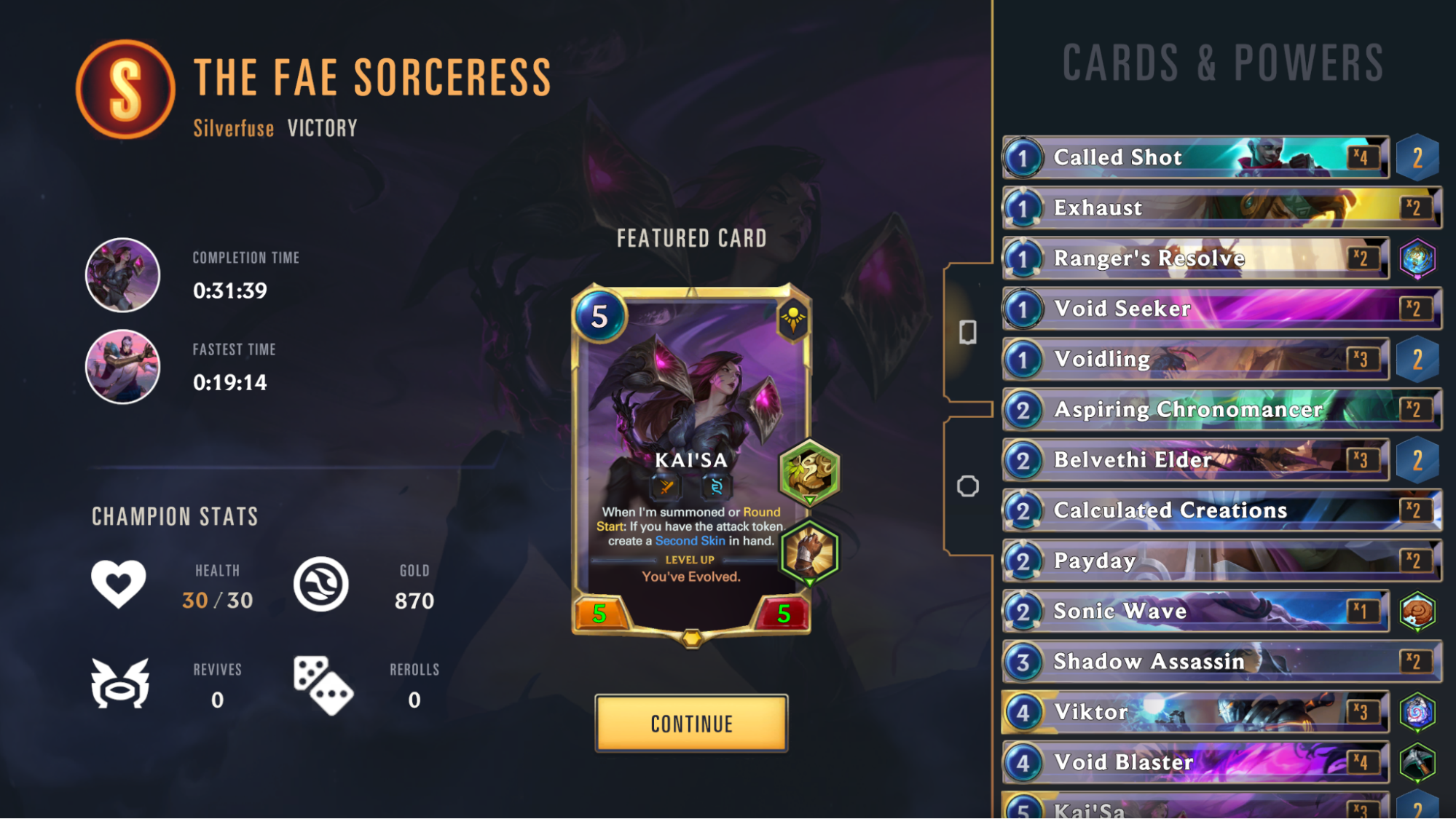1456x819 pixels.
Task: Select the Exhaust card entry
Action: tap(1195, 207)
